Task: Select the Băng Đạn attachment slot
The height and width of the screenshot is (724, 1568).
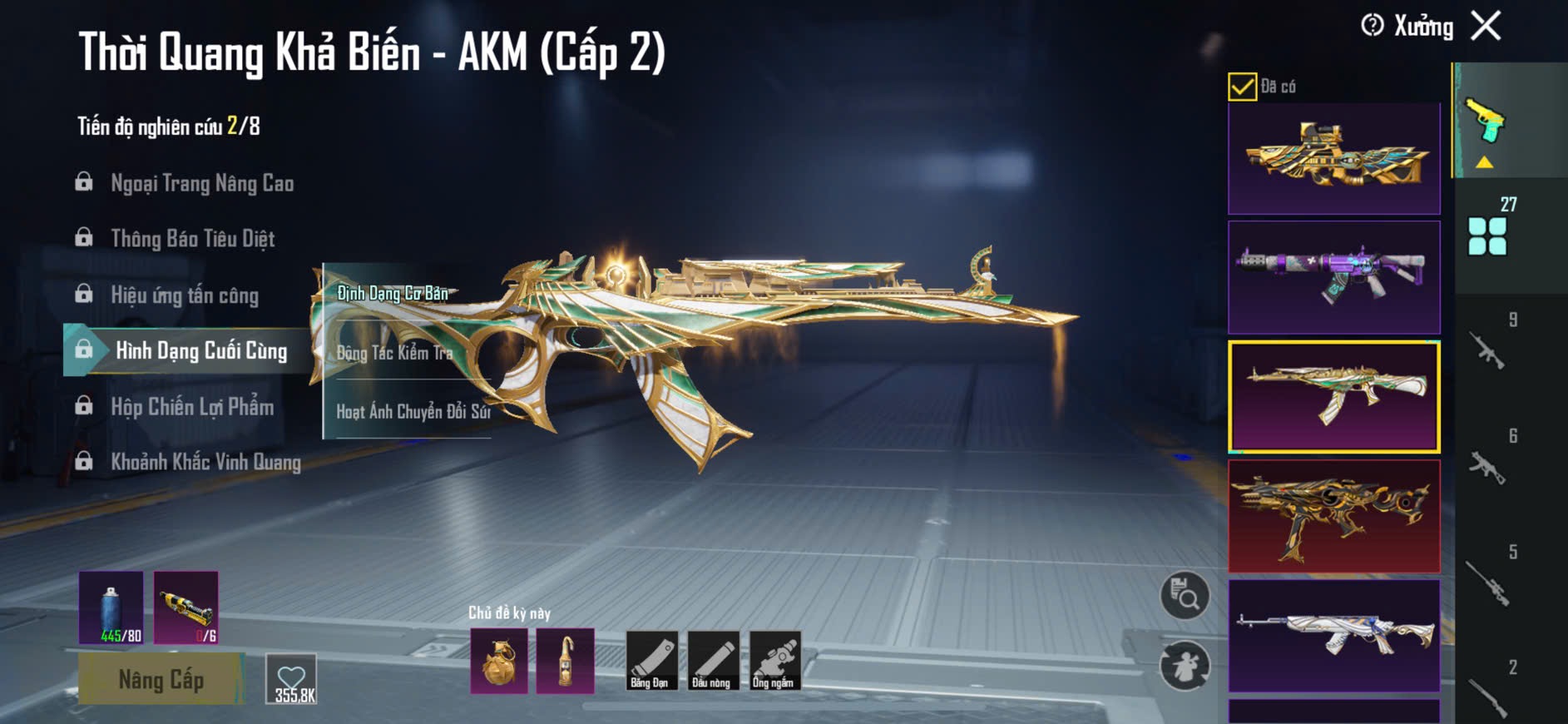Action: tap(650, 661)
